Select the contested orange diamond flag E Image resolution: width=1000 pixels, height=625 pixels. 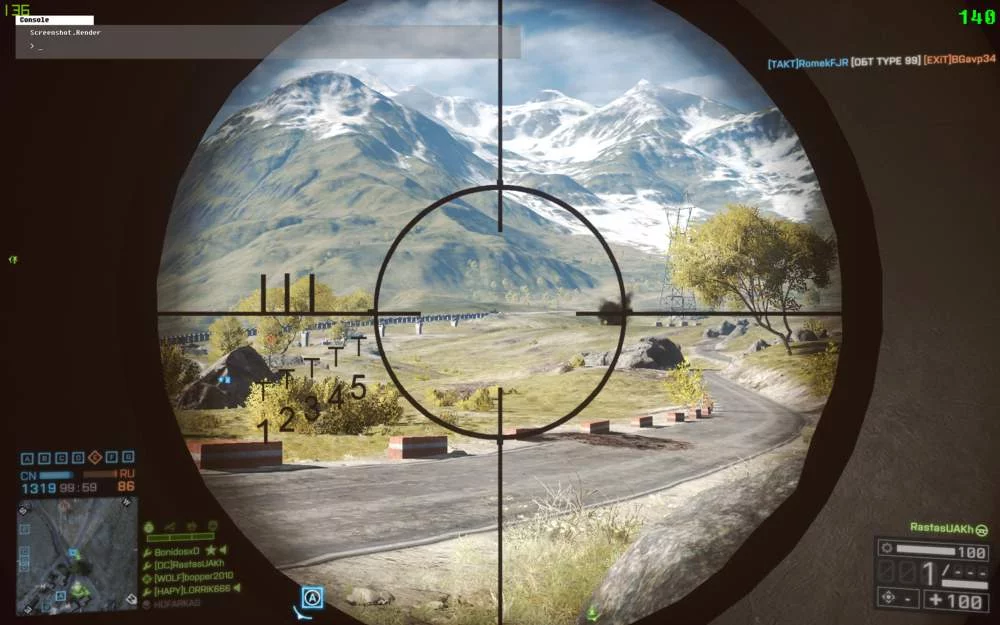(x=95, y=458)
